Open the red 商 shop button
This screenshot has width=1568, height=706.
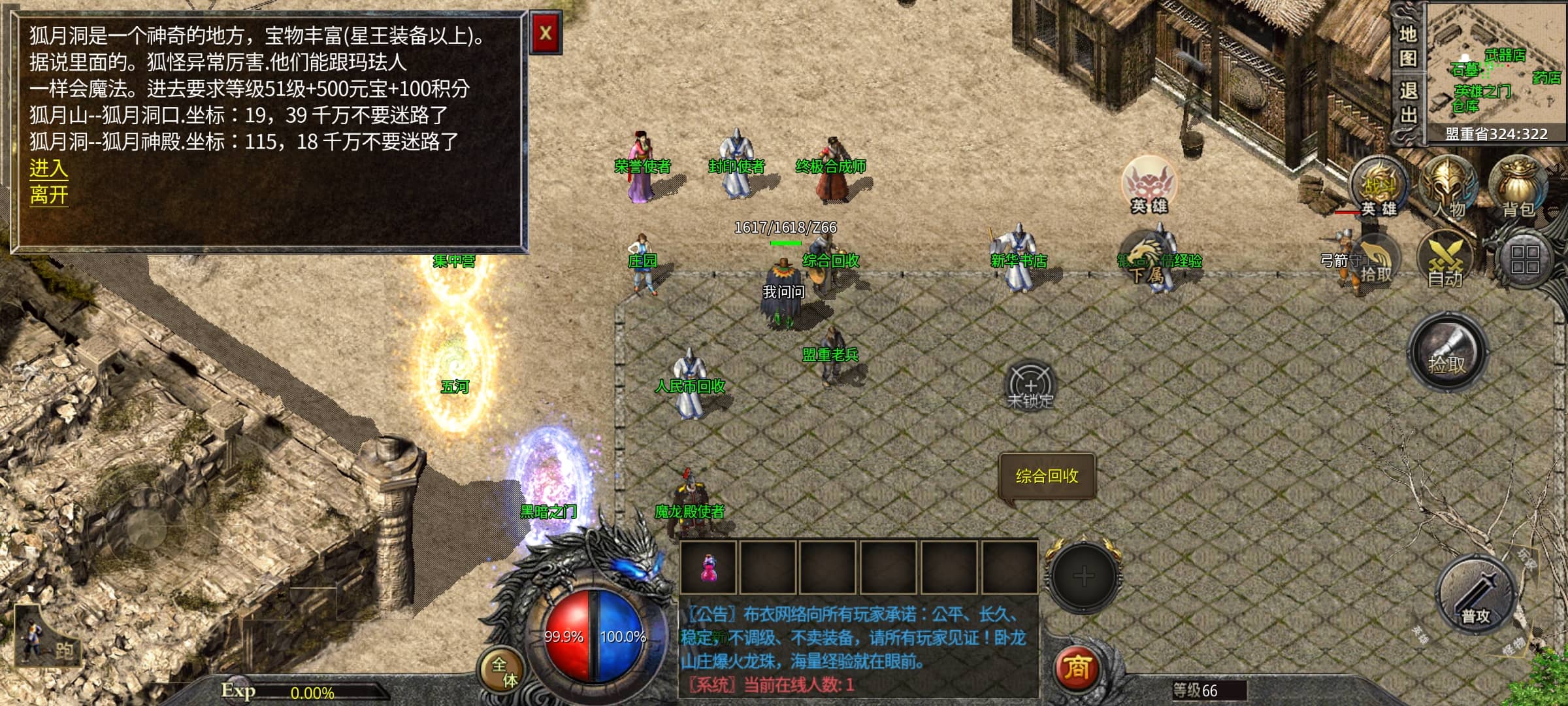[x=1077, y=668]
